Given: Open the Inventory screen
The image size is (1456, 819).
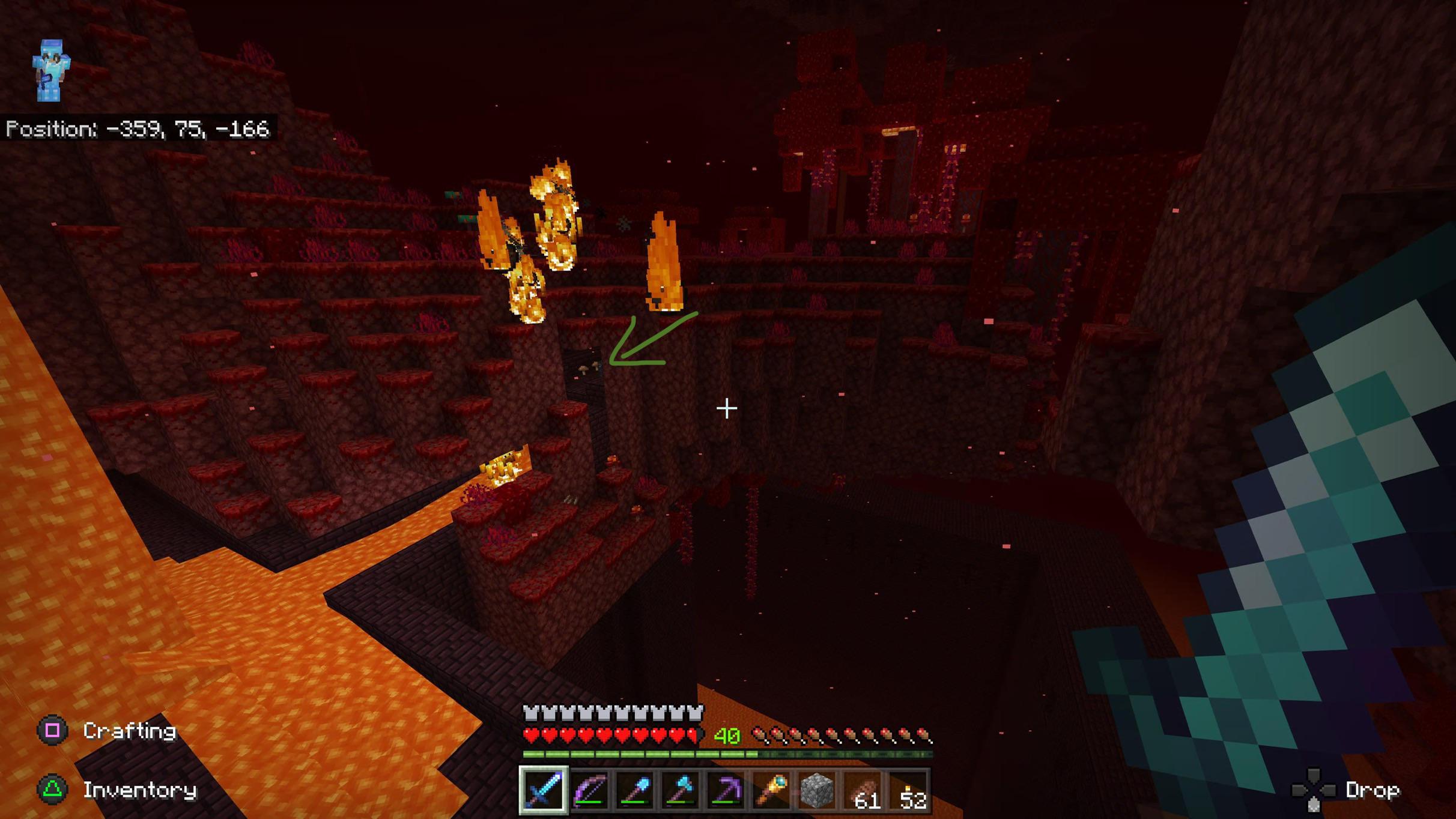Looking at the screenshot, I should coord(140,790).
